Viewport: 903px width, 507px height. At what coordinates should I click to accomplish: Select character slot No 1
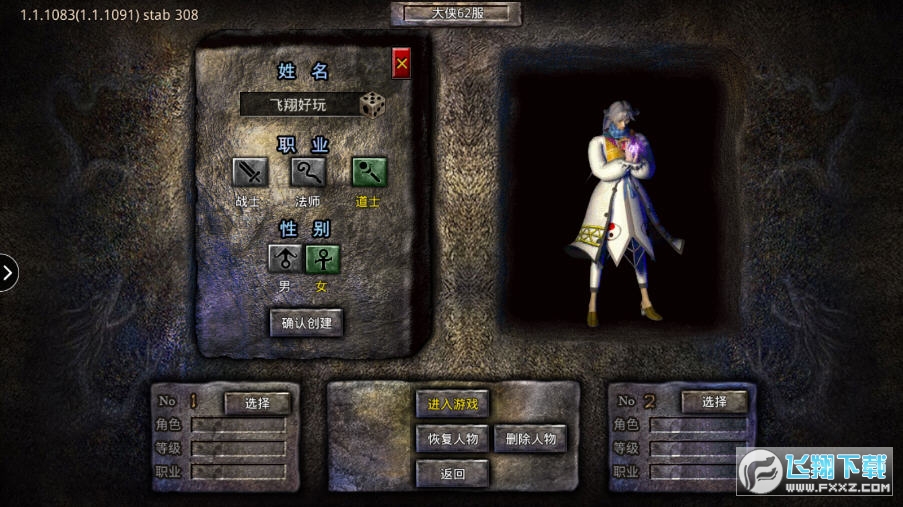pos(257,403)
